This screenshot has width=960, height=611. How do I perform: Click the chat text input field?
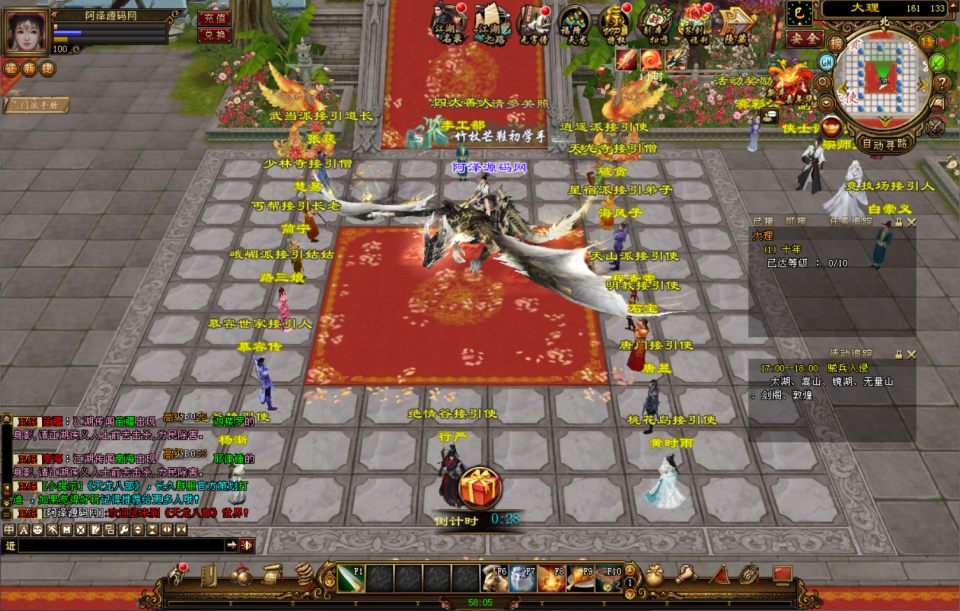point(120,545)
